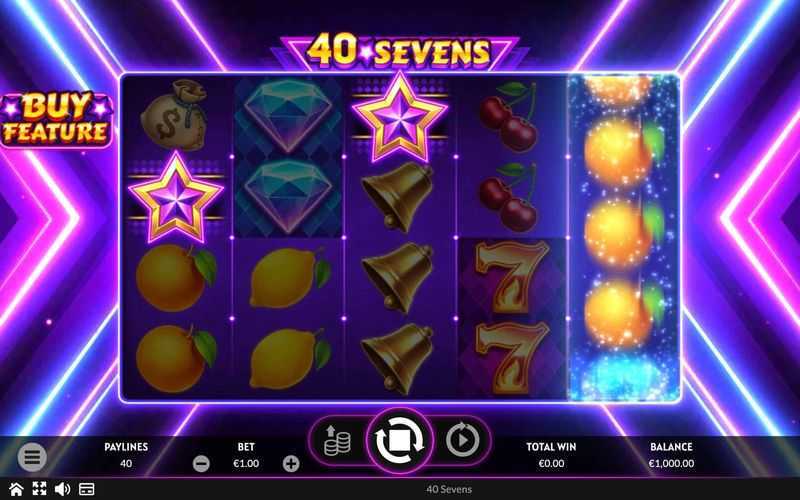The image size is (800, 500).
Task: Decrease the bet with the minus button
Action: point(201,463)
